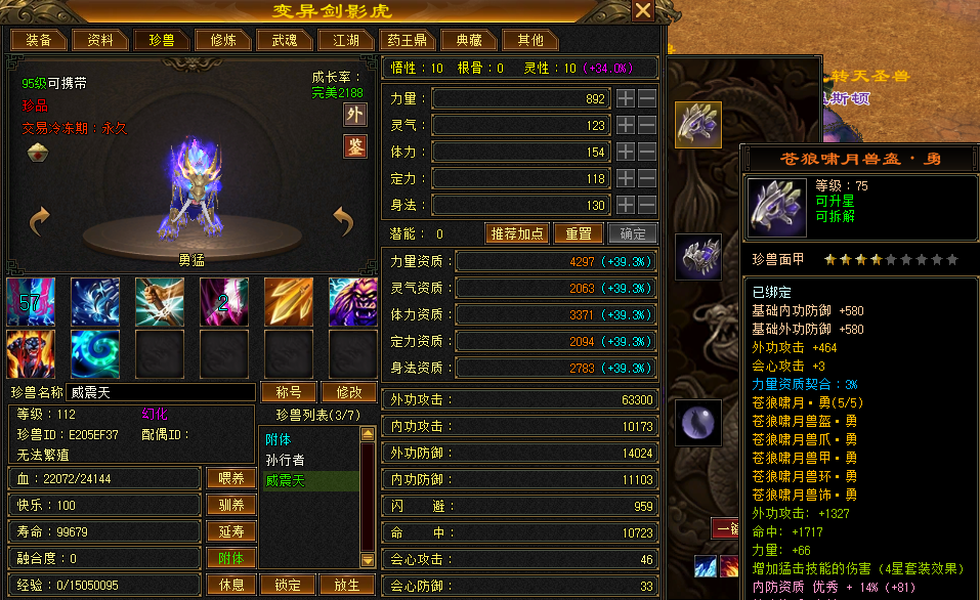Close the 变异剑影虎 pet window
980x600 pixels.
[643, 11]
